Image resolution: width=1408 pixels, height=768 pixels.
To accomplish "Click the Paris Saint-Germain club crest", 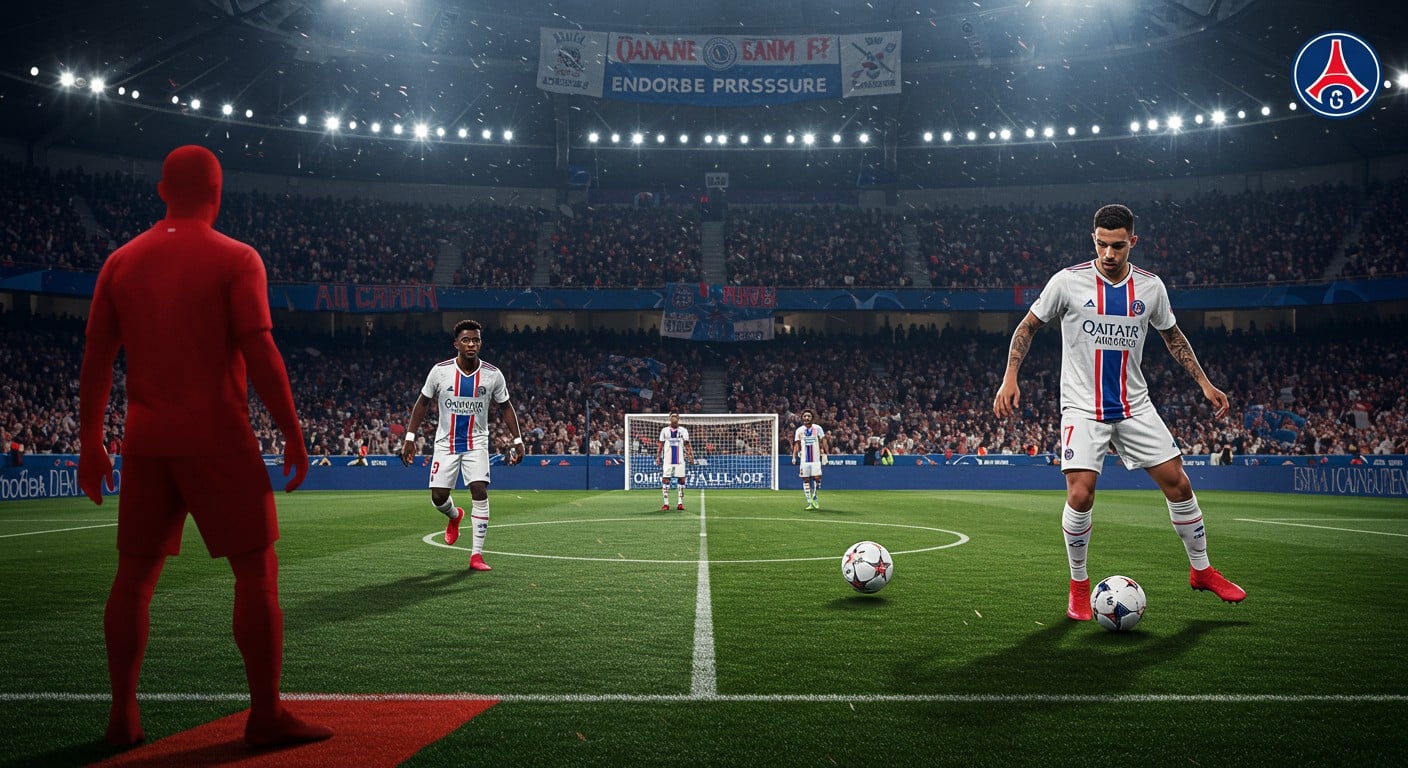I will pyautogui.click(x=1336, y=75).
